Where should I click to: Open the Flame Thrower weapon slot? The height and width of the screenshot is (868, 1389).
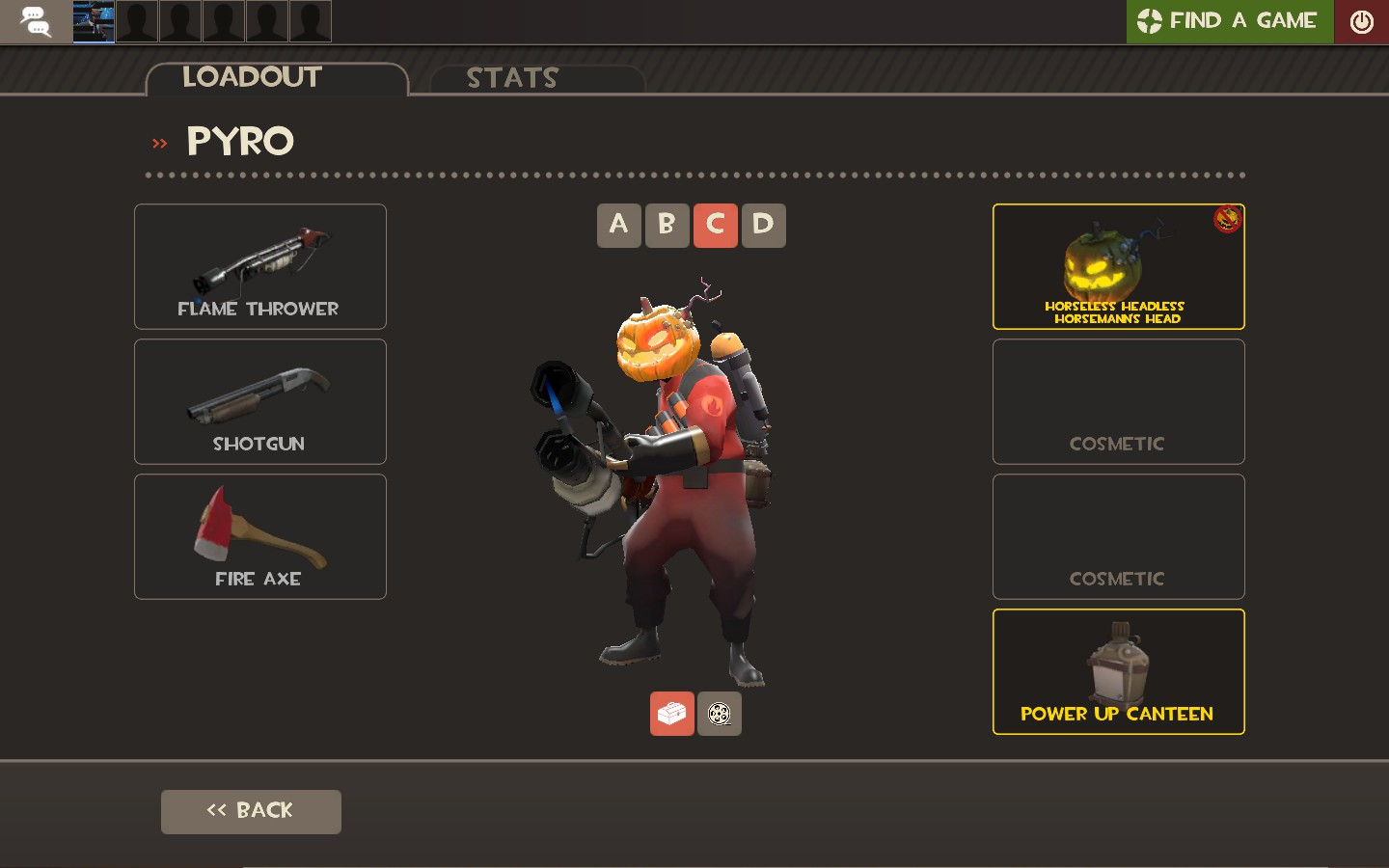click(259, 266)
